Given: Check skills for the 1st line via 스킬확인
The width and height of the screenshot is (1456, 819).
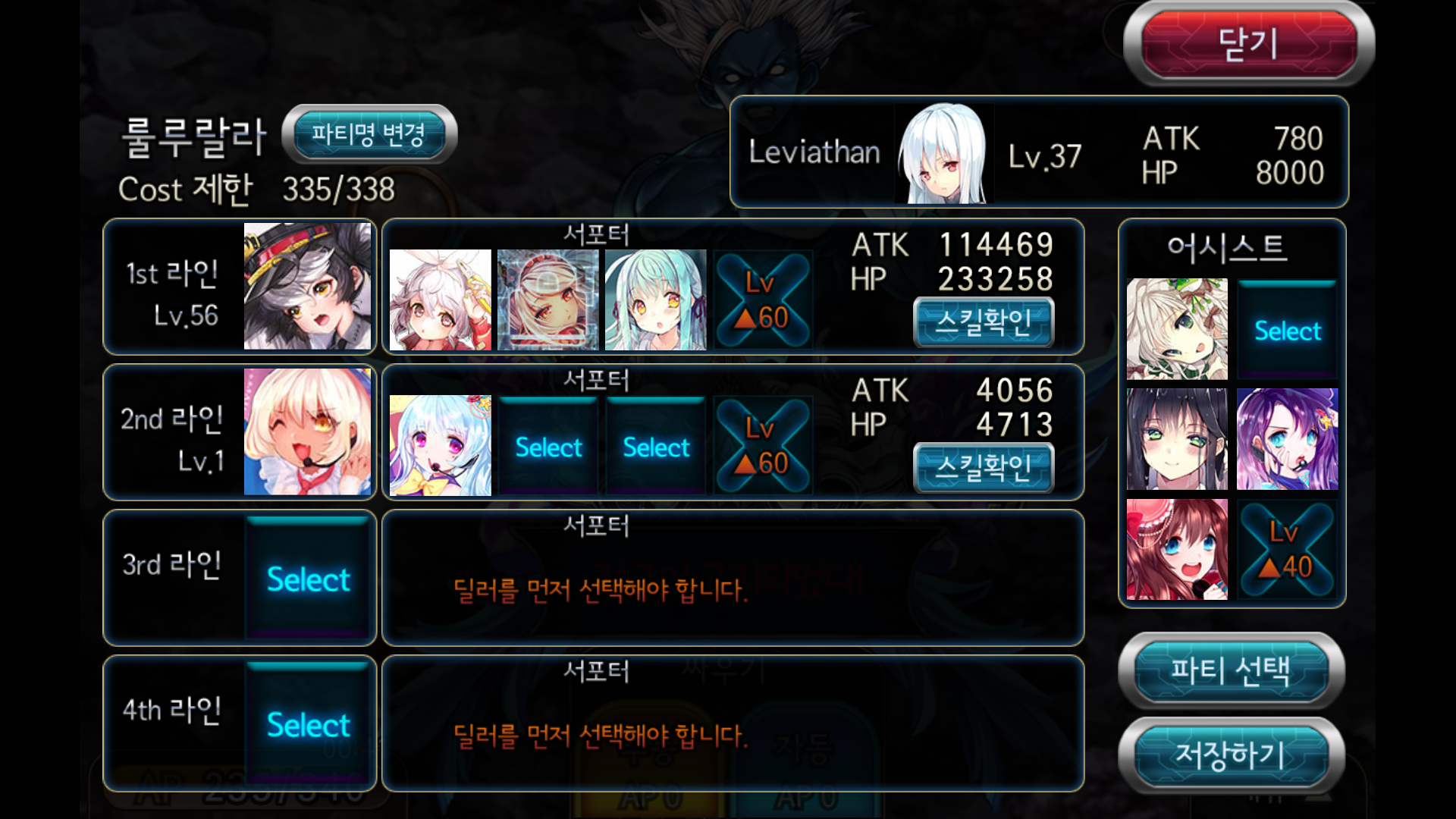Looking at the screenshot, I should [984, 322].
